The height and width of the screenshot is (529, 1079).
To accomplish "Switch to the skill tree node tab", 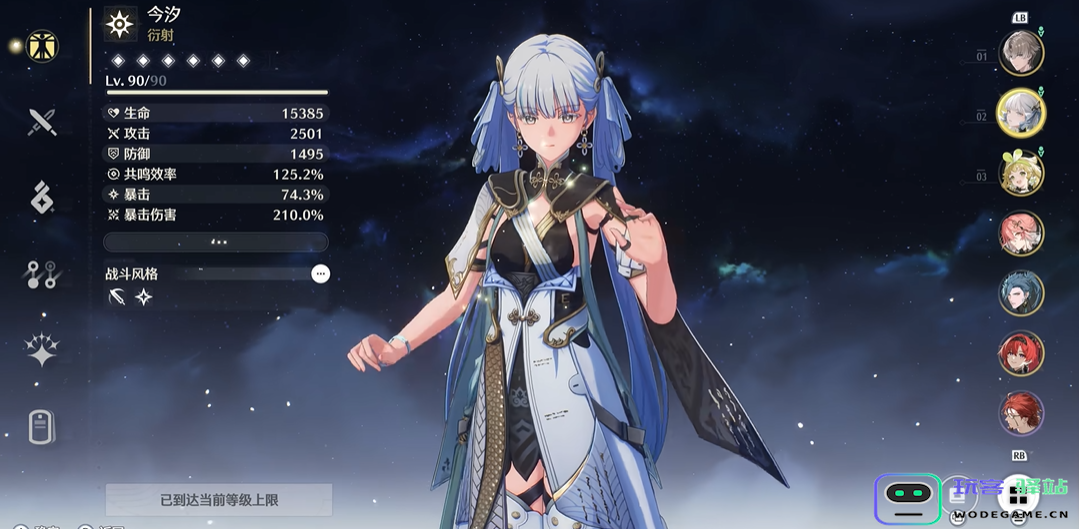I will tap(42, 274).
